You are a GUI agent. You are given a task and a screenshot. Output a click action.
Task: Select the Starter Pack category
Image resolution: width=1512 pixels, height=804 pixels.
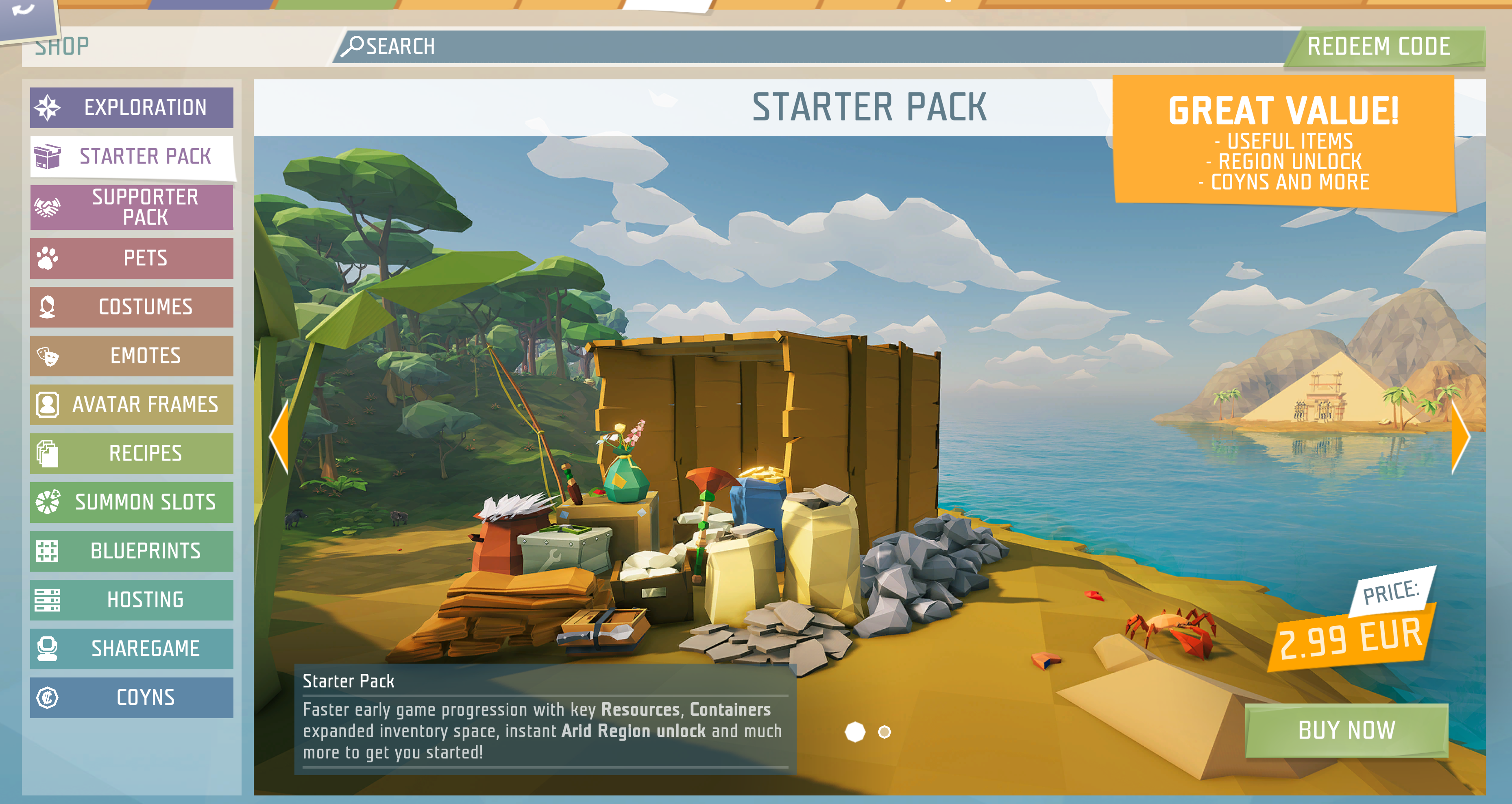[x=131, y=156]
